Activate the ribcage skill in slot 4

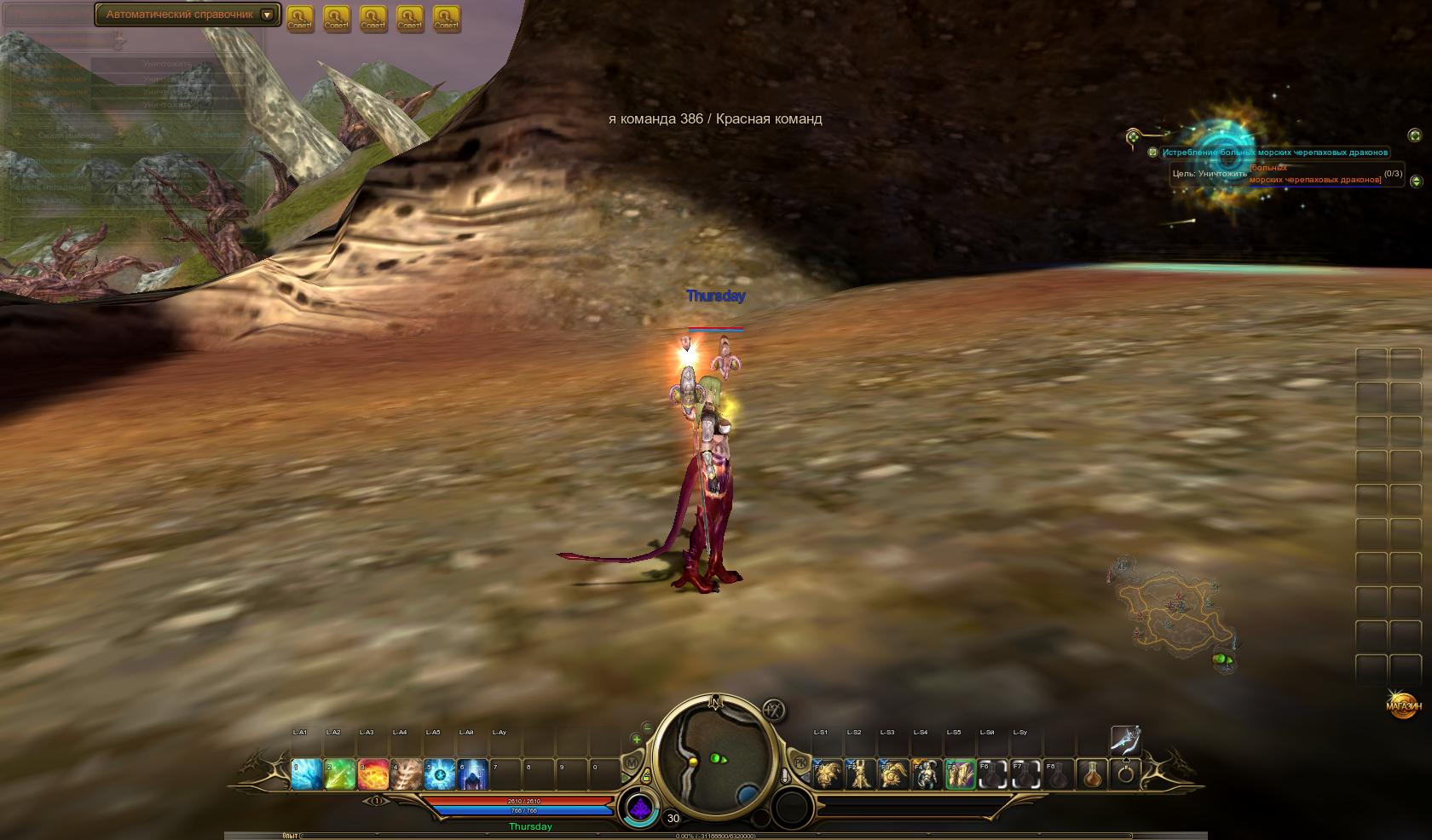407,774
